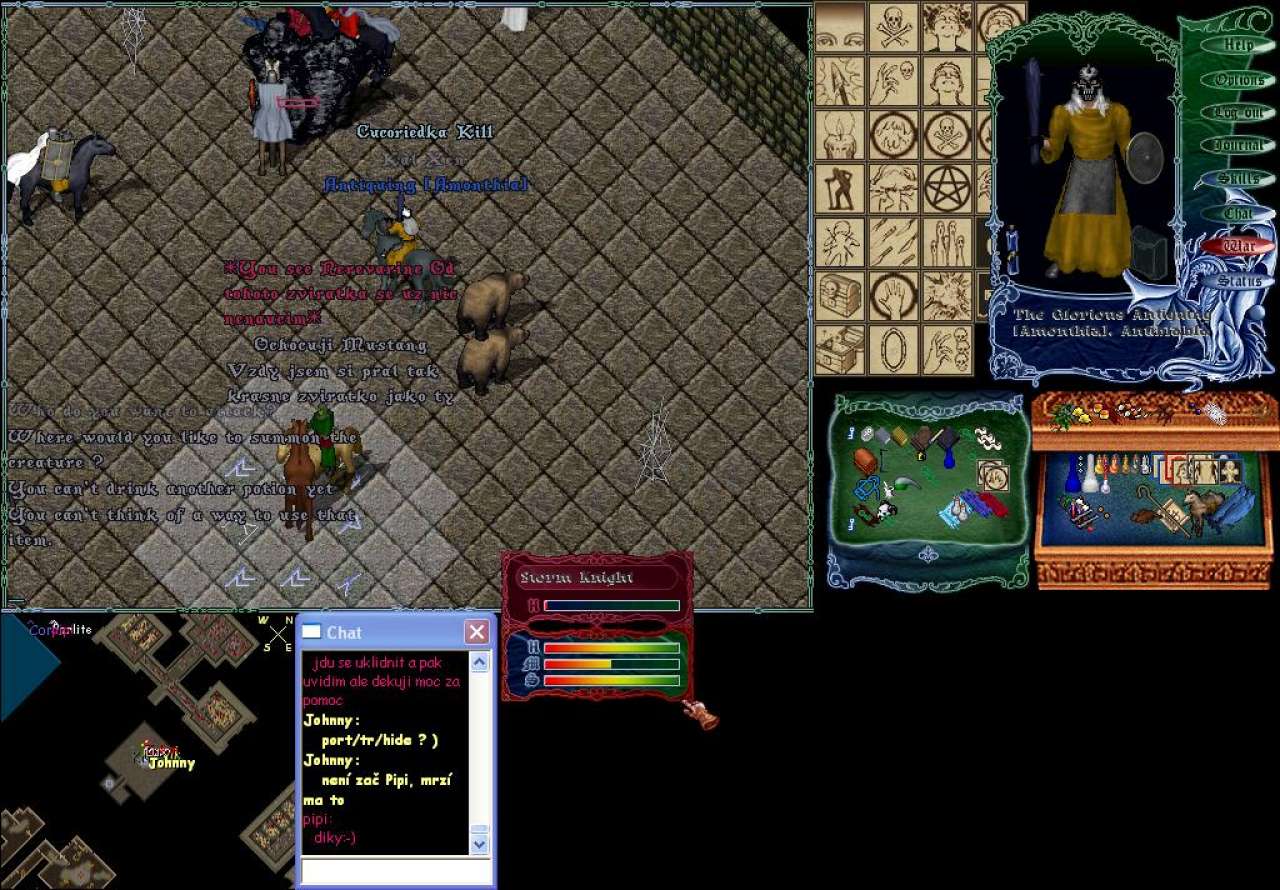Image resolution: width=1280 pixels, height=890 pixels.
Task: Open the Options menu
Action: click(x=1239, y=80)
